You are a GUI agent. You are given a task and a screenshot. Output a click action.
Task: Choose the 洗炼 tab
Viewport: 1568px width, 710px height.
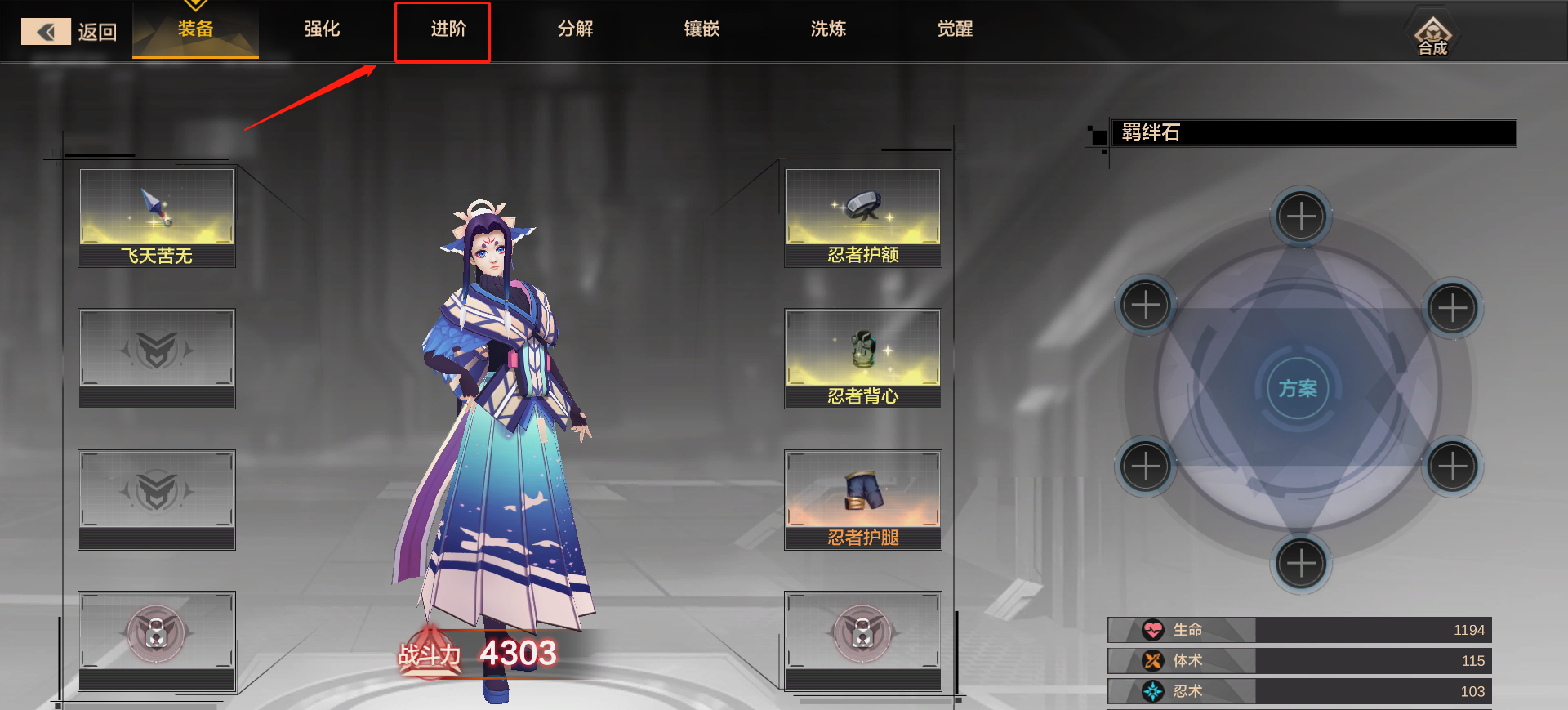point(828,29)
